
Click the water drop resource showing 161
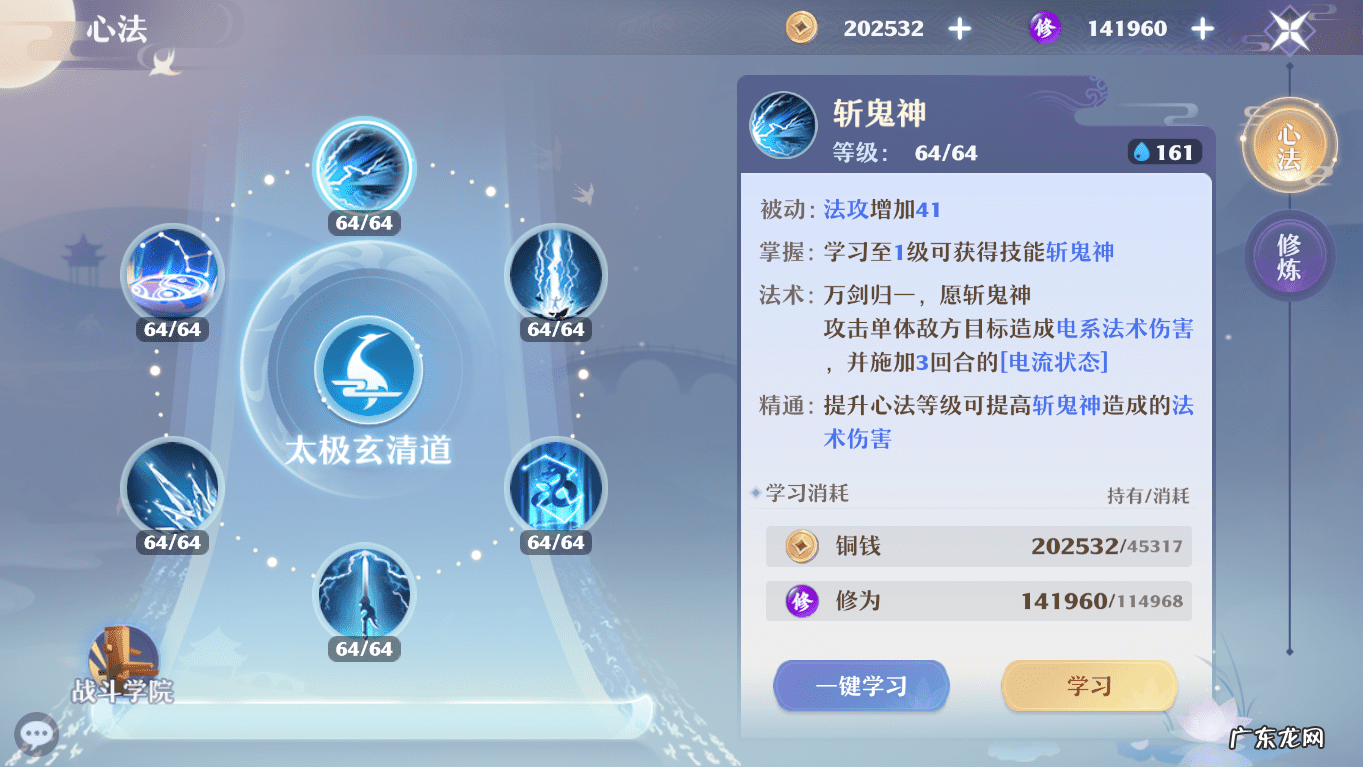(1163, 152)
